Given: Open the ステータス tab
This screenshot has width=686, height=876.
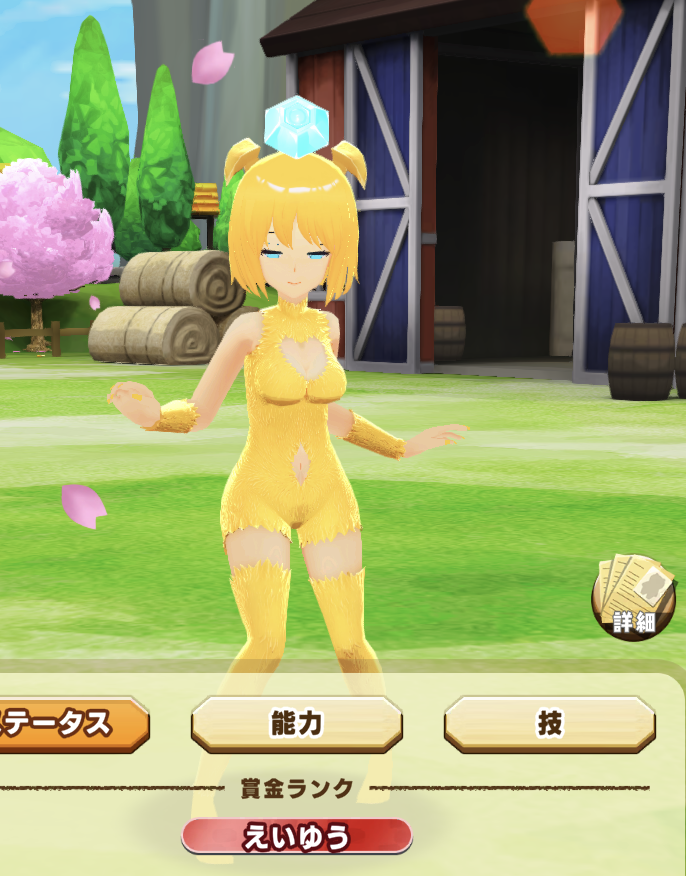Looking at the screenshot, I should [70, 724].
